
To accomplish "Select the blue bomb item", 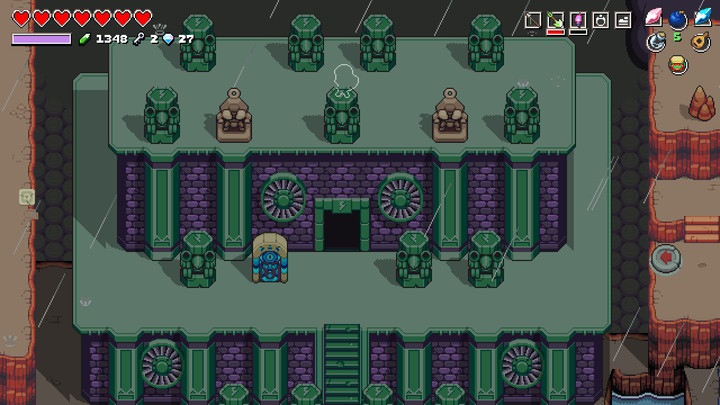I will tap(678, 18).
